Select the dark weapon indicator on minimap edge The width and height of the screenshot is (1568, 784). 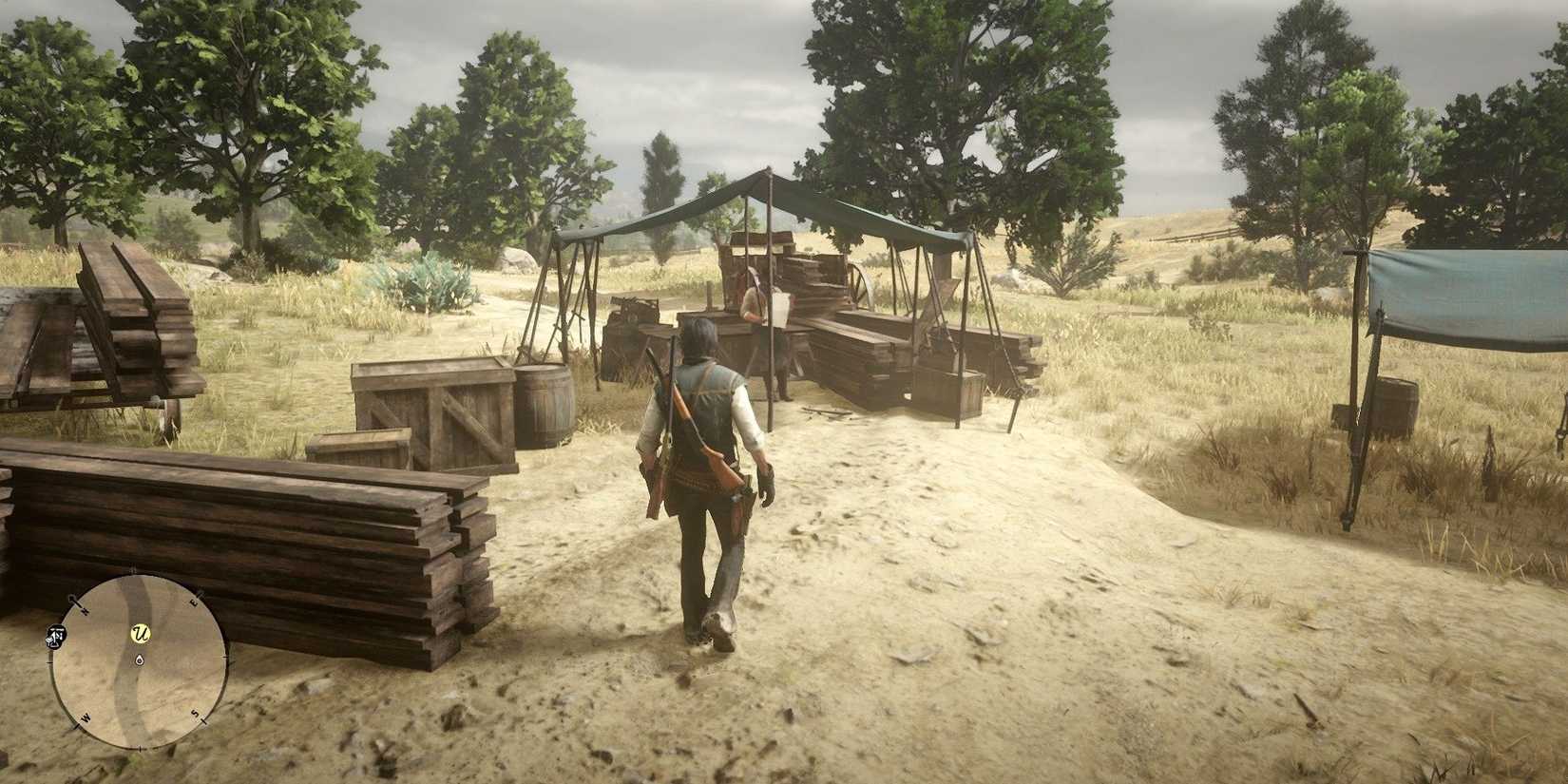pos(56,637)
